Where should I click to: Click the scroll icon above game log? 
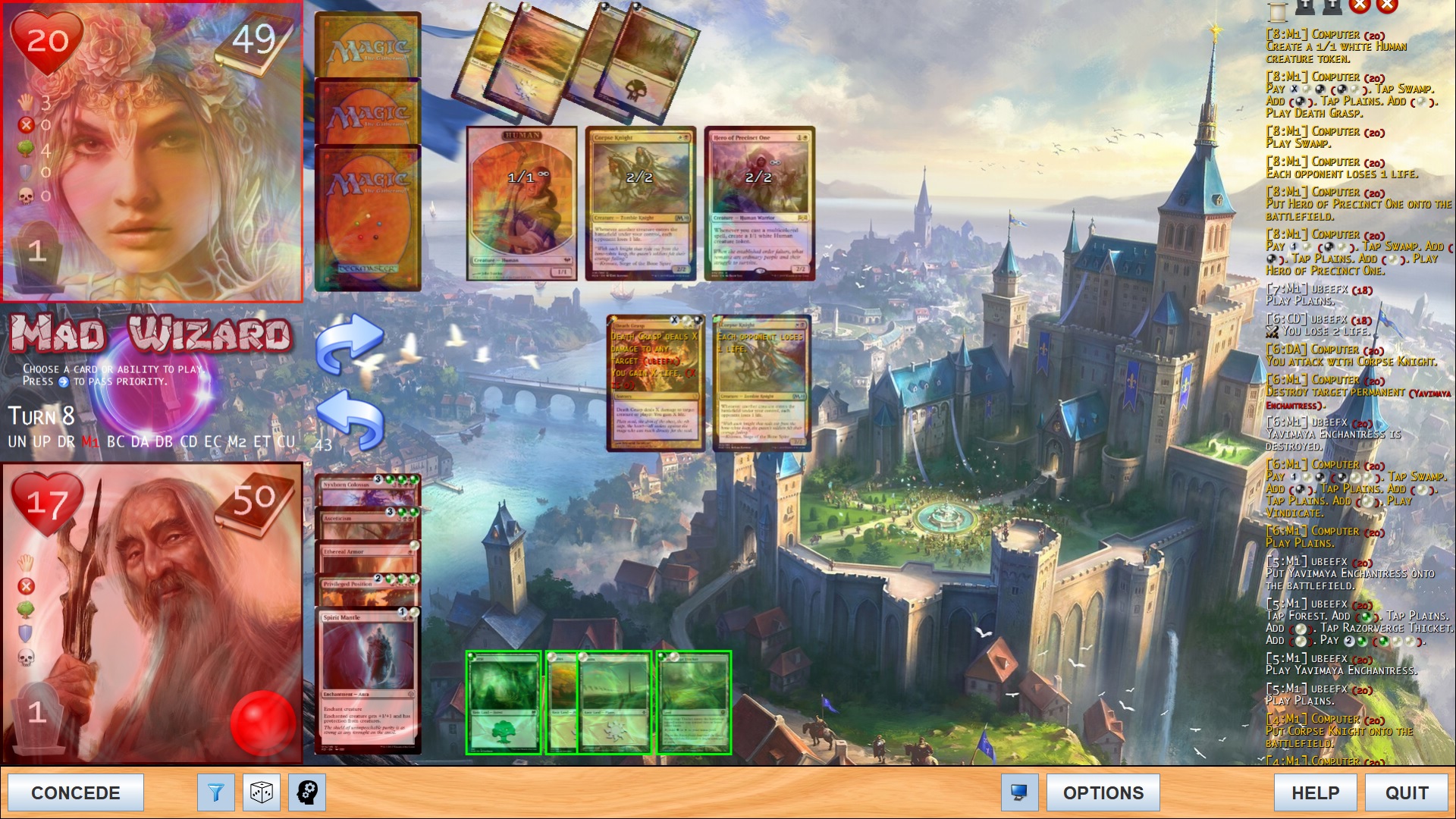tap(1278, 10)
